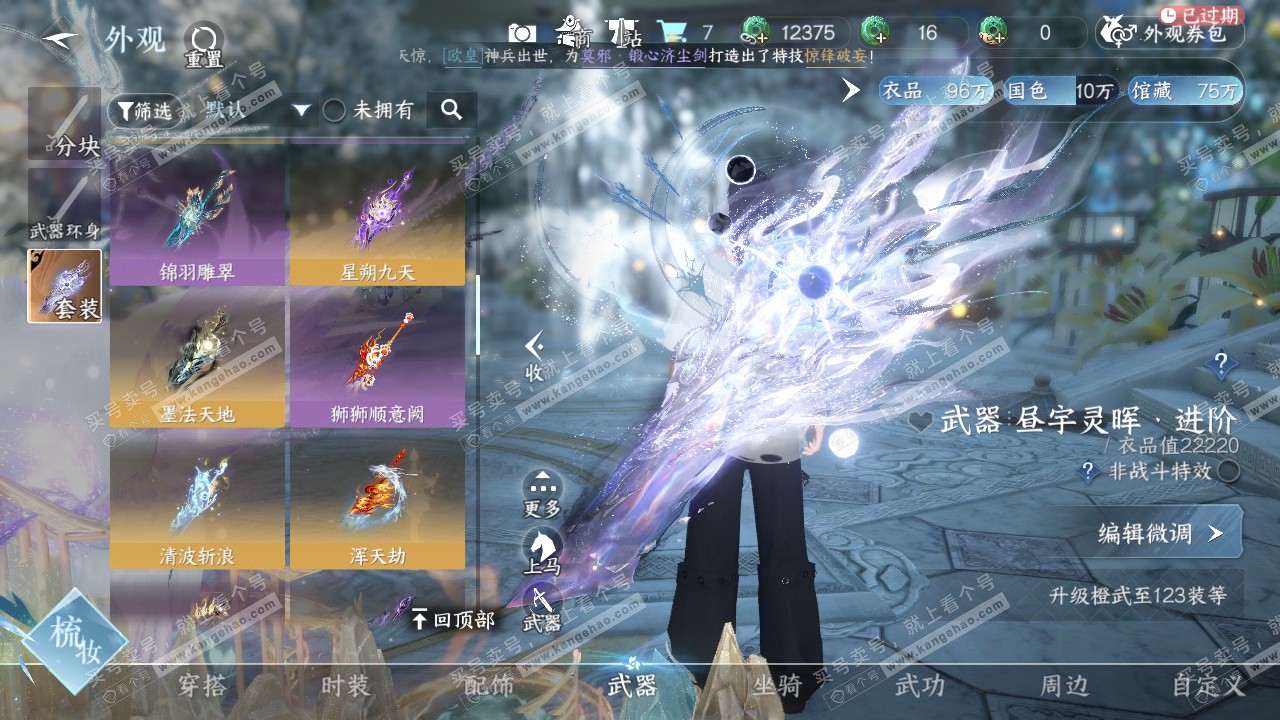The height and width of the screenshot is (720, 1280).
Task: Toggle the 未拥有 checkbox
Action: (334, 110)
